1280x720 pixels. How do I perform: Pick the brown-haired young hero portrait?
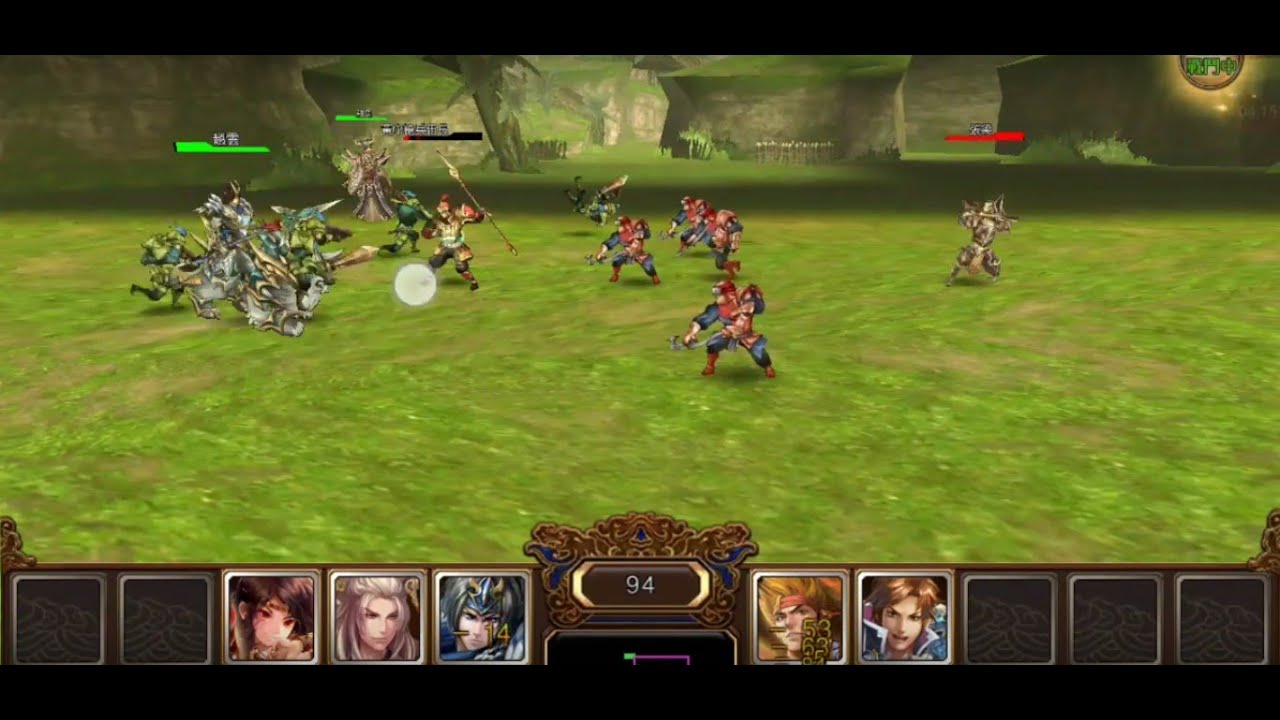coord(905,617)
